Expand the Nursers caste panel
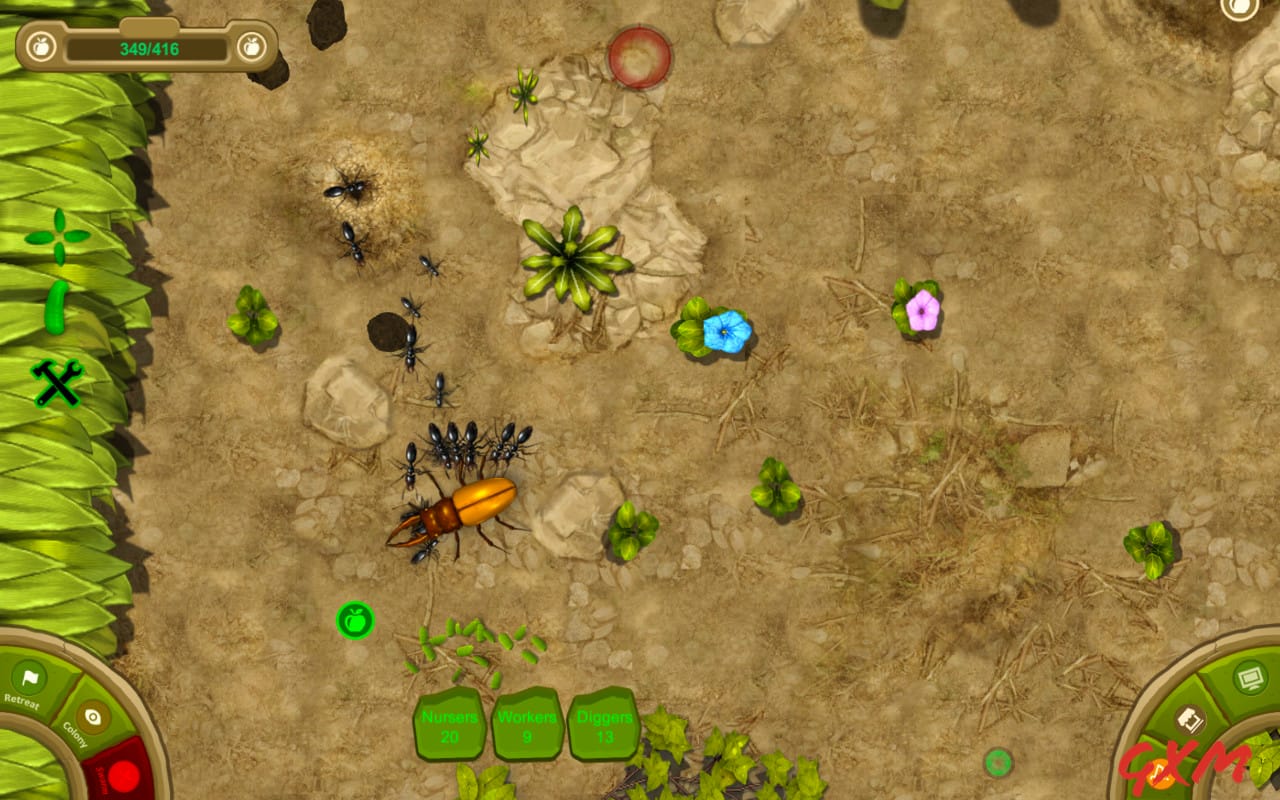The image size is (1280, 800). (x=448, y=725)
